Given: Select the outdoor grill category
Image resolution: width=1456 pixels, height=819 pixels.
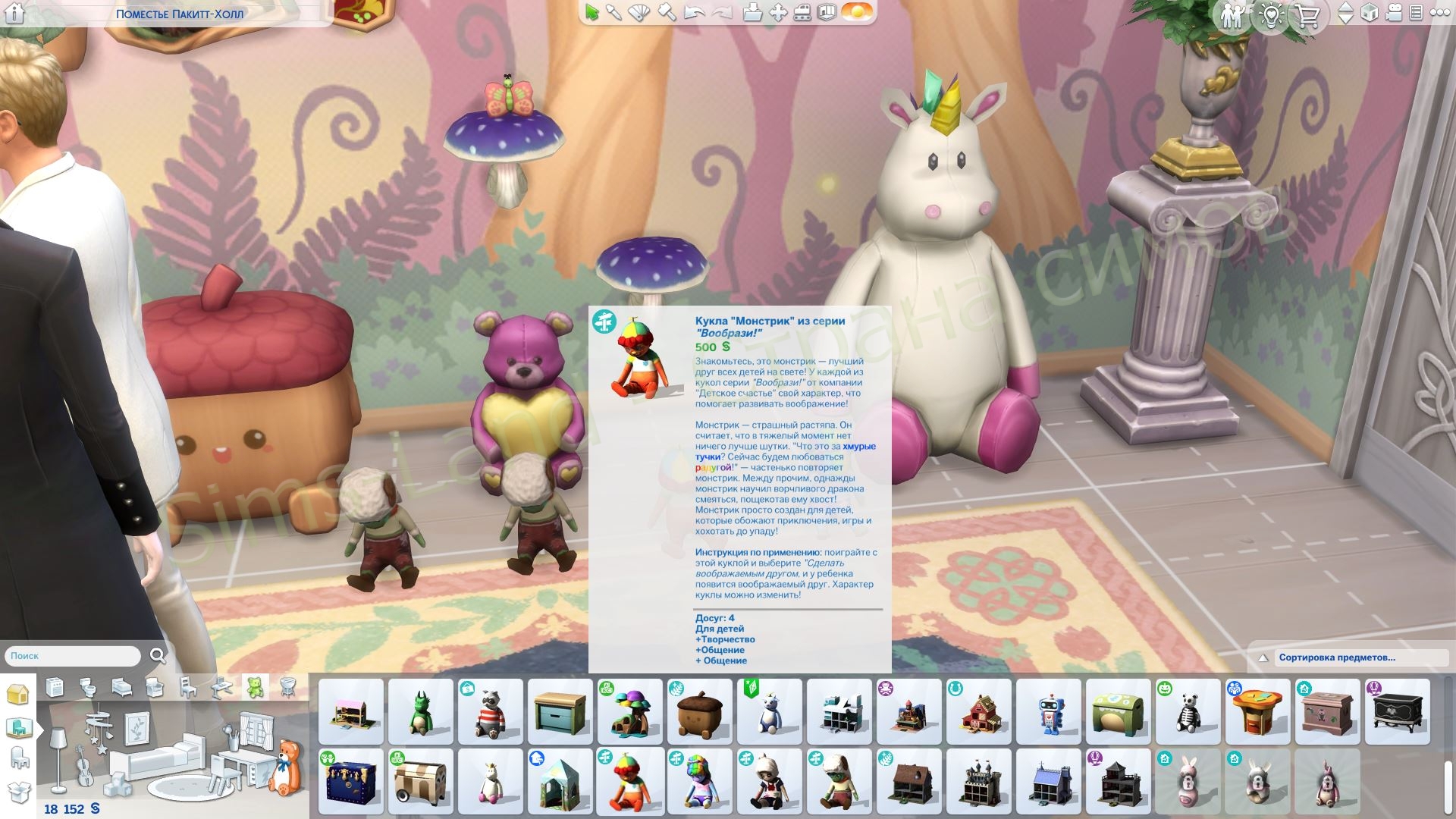Looking at the screenshot, I should pos(287,688).
